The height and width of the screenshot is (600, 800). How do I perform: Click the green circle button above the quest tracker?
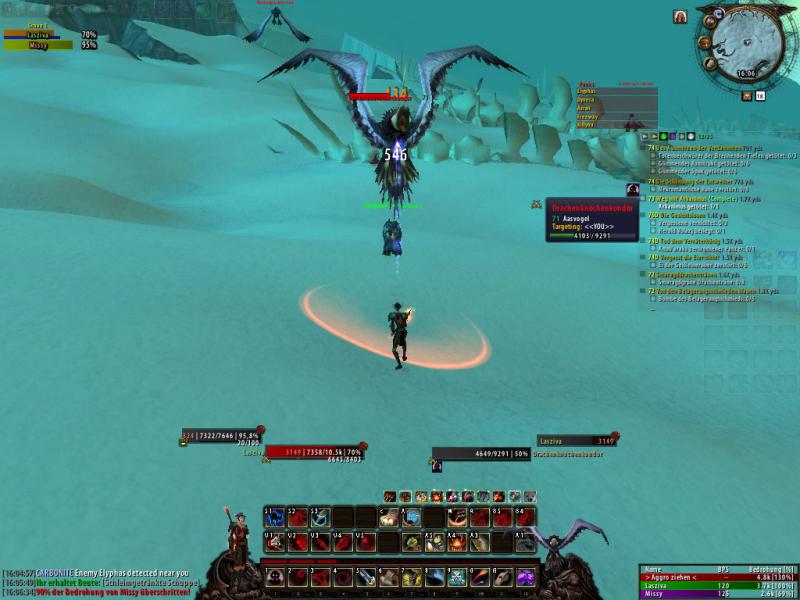pyautogui.click(x=662, y=136)
